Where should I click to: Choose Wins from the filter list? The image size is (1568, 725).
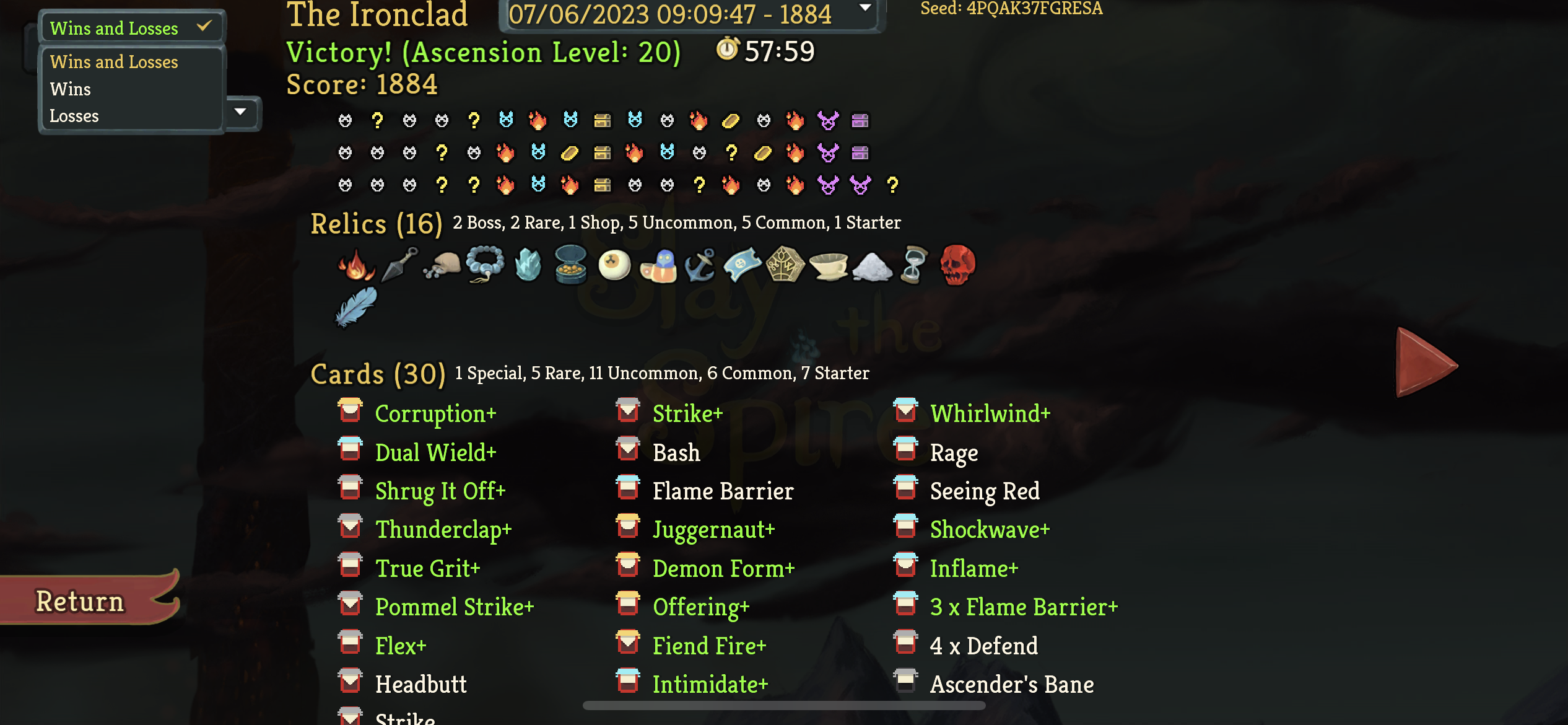click(70, 89)
